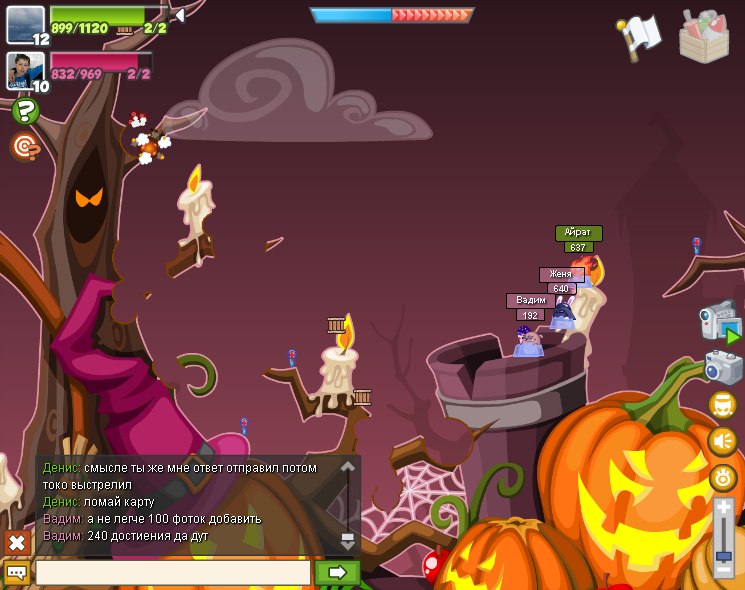
Task: Click the chat scroll down arrow
Action: tap(347, 541)
